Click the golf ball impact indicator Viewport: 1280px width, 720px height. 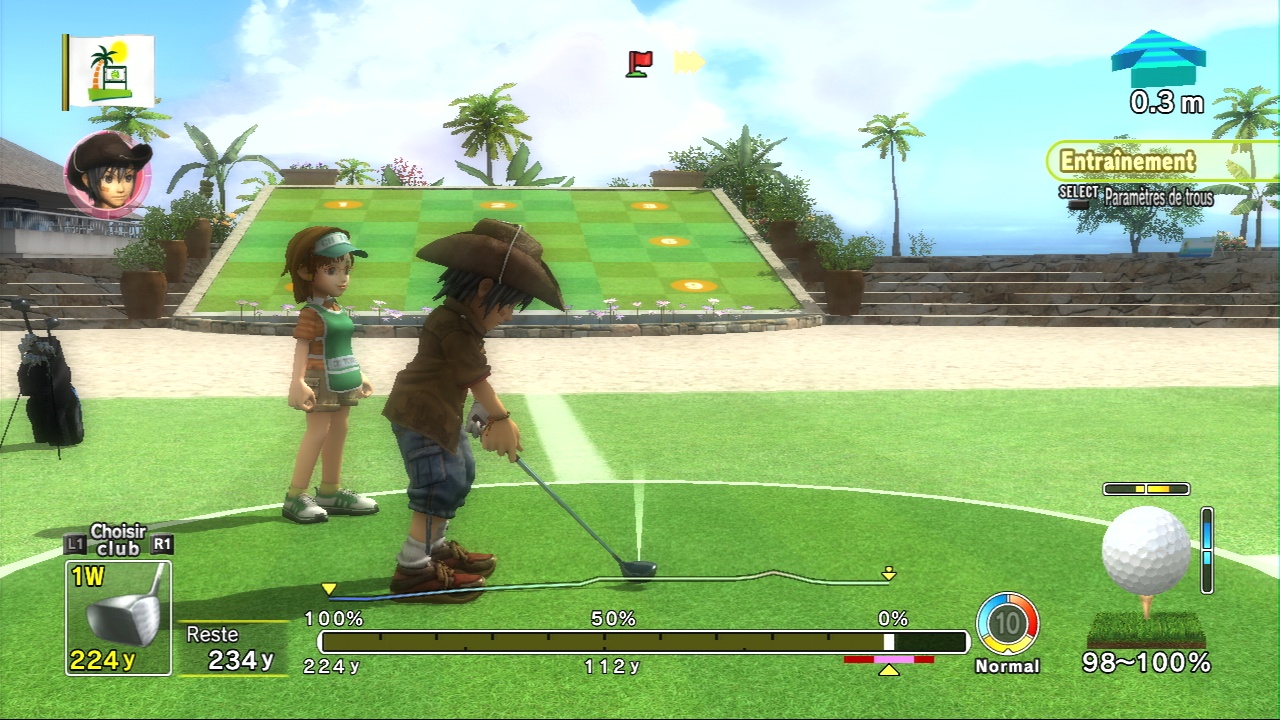coord(1146,553)
